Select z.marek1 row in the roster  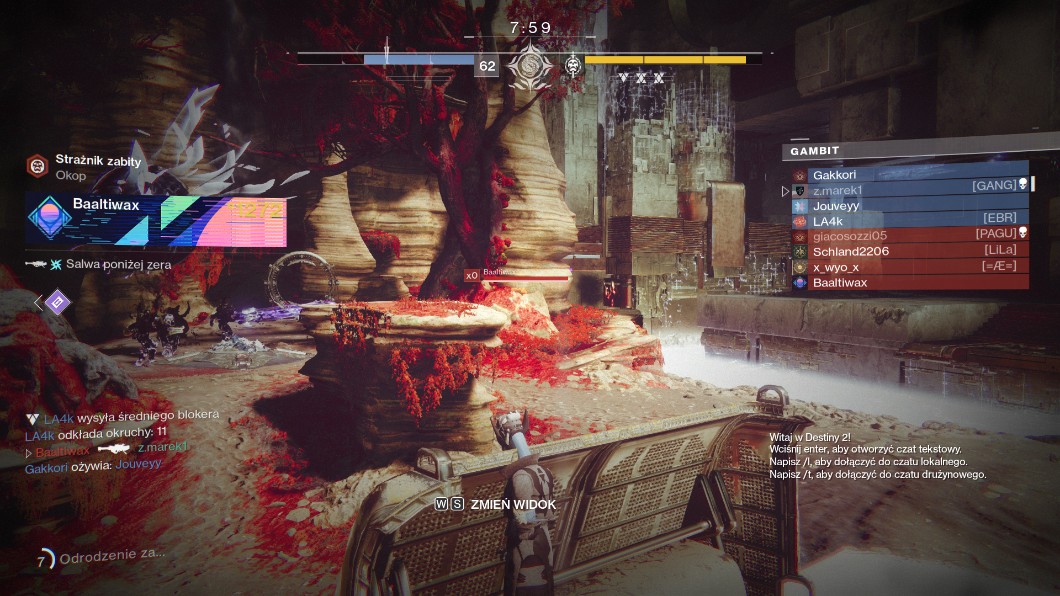pos(908,190)
